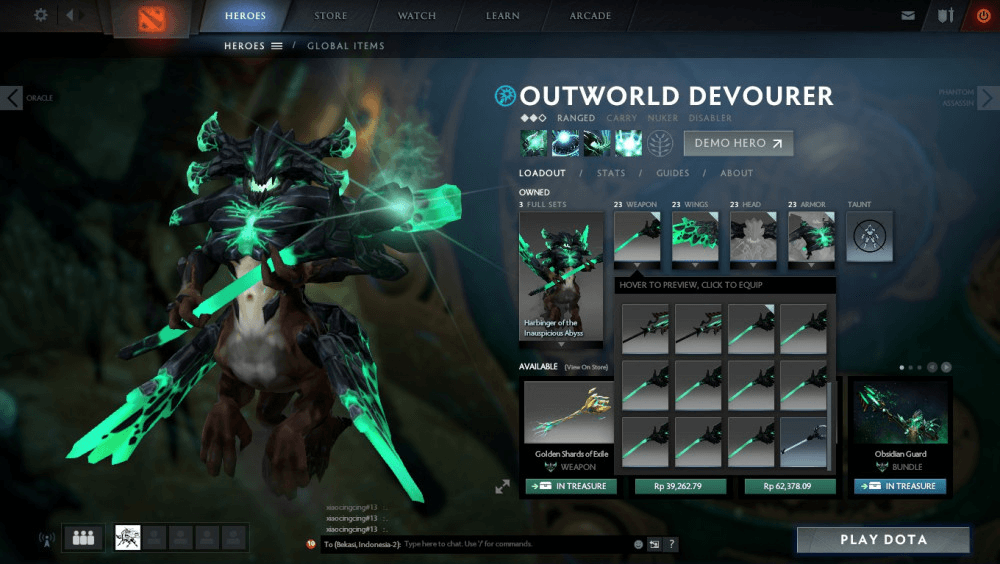The width and height of the screenshot is (1000, 564).
Task: Open the hero Guides section
Action: [673, 173]
